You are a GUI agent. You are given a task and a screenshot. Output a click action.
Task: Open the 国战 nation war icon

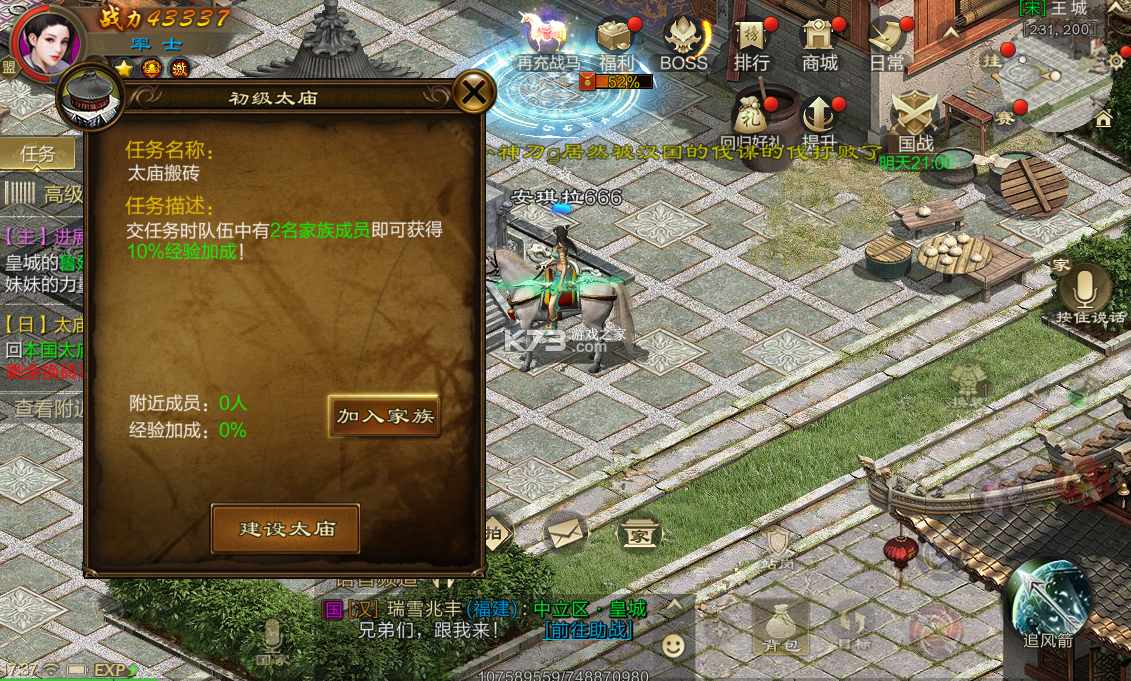click(x=914, y=117)
